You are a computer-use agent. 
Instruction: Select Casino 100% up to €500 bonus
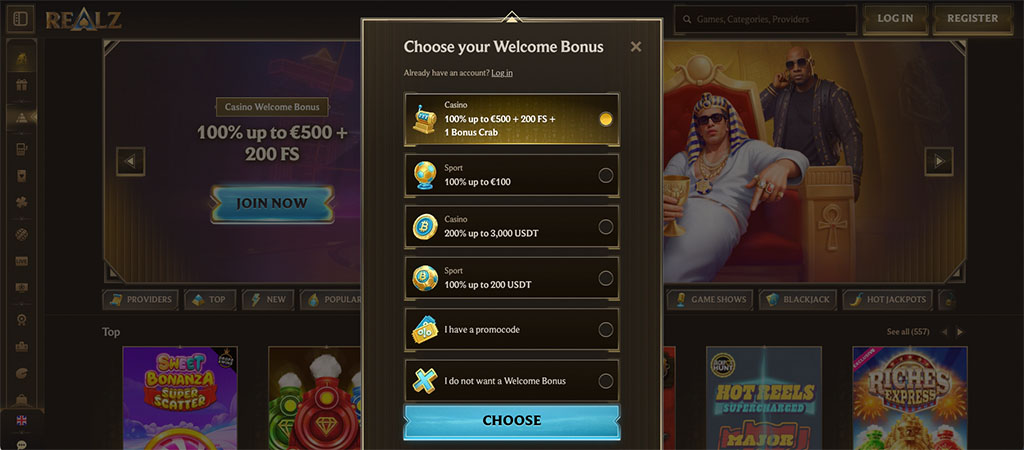(511, 119)
